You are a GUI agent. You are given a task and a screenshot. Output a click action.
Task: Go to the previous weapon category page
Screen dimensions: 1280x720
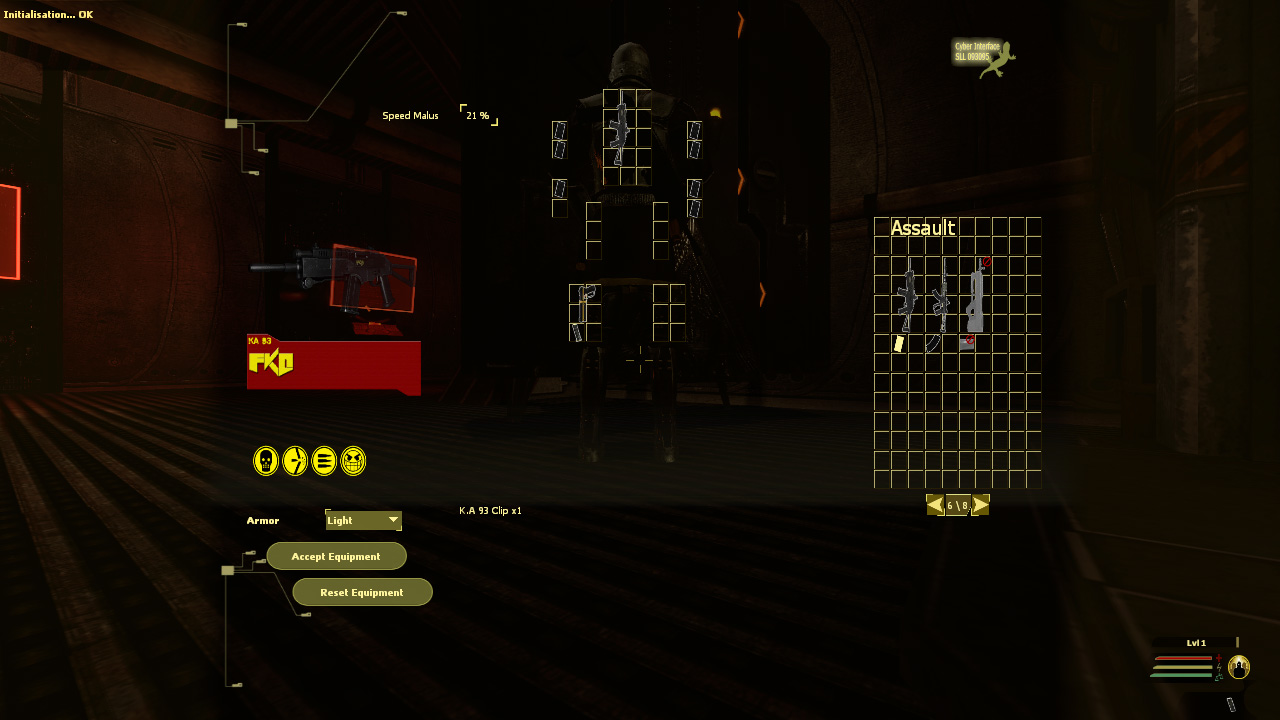click(935, 505)
